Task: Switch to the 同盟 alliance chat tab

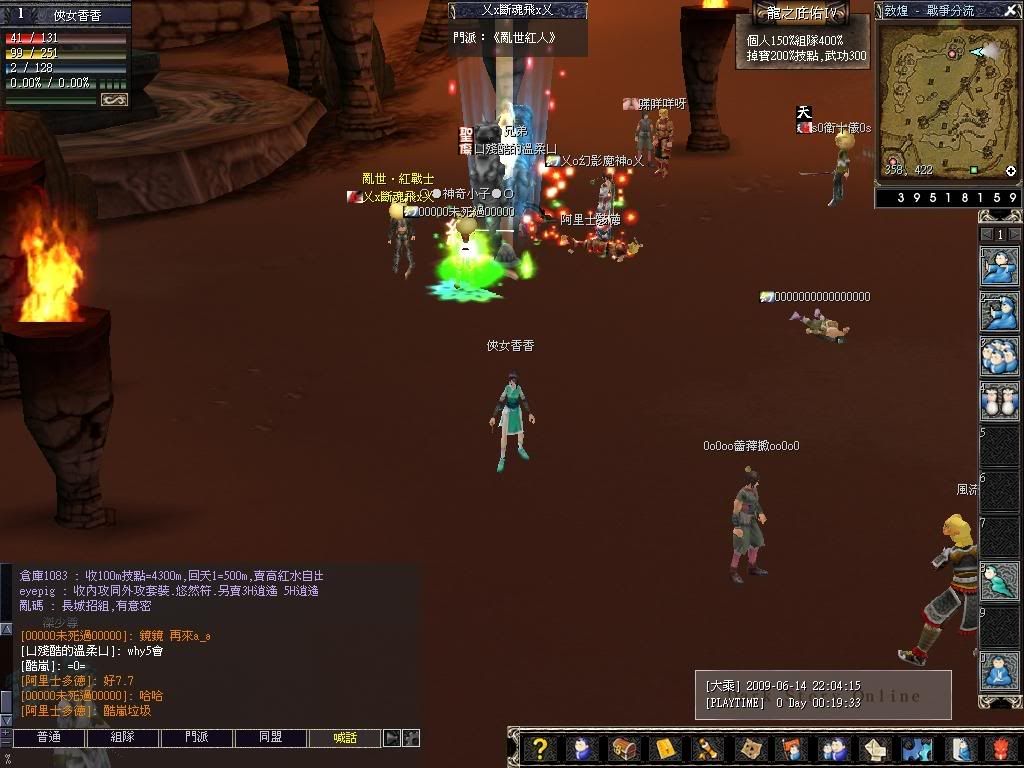Action: [271, 738]
